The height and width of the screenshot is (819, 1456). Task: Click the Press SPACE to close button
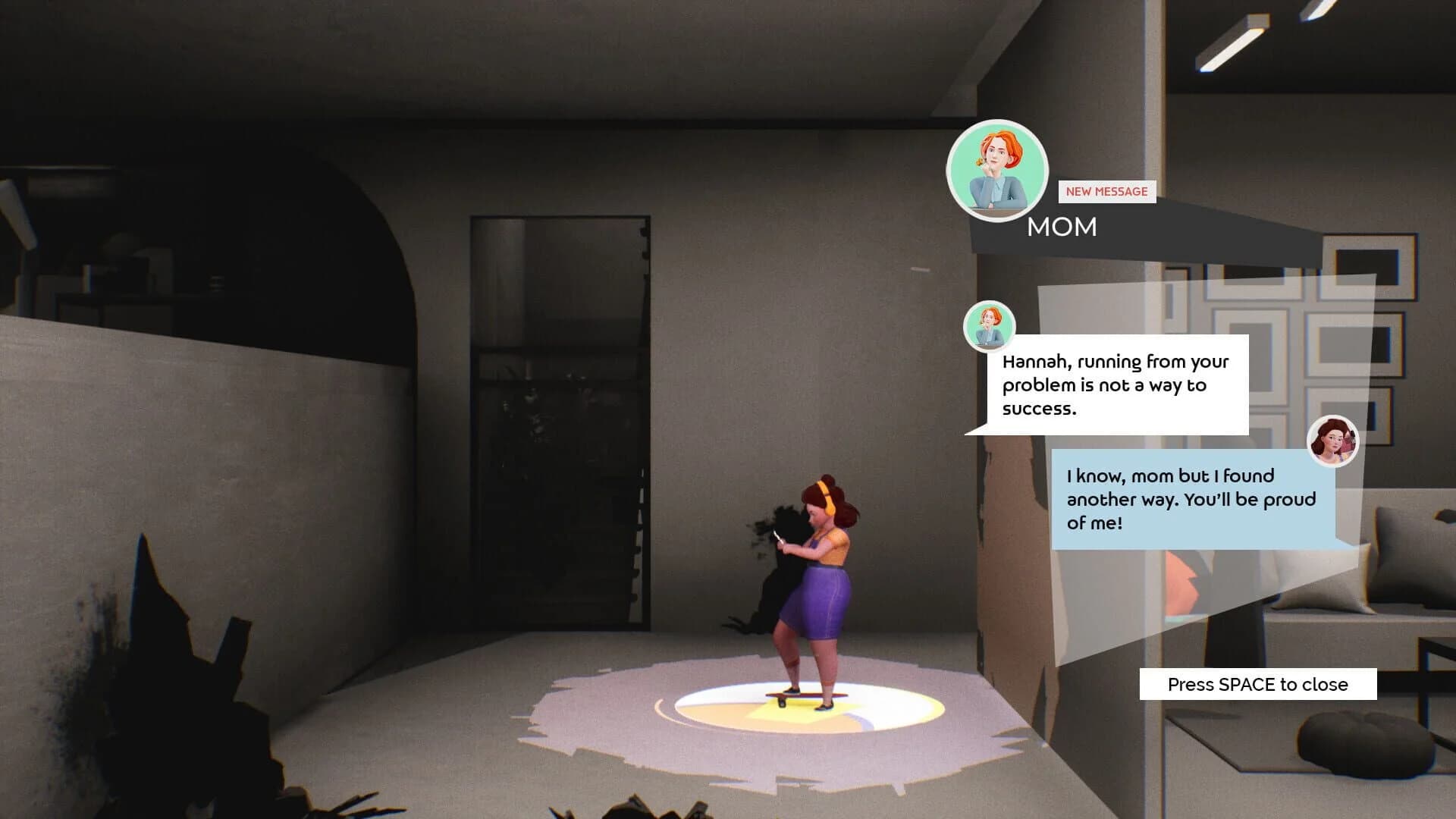pyautogui.click(x=1257, y=683)
